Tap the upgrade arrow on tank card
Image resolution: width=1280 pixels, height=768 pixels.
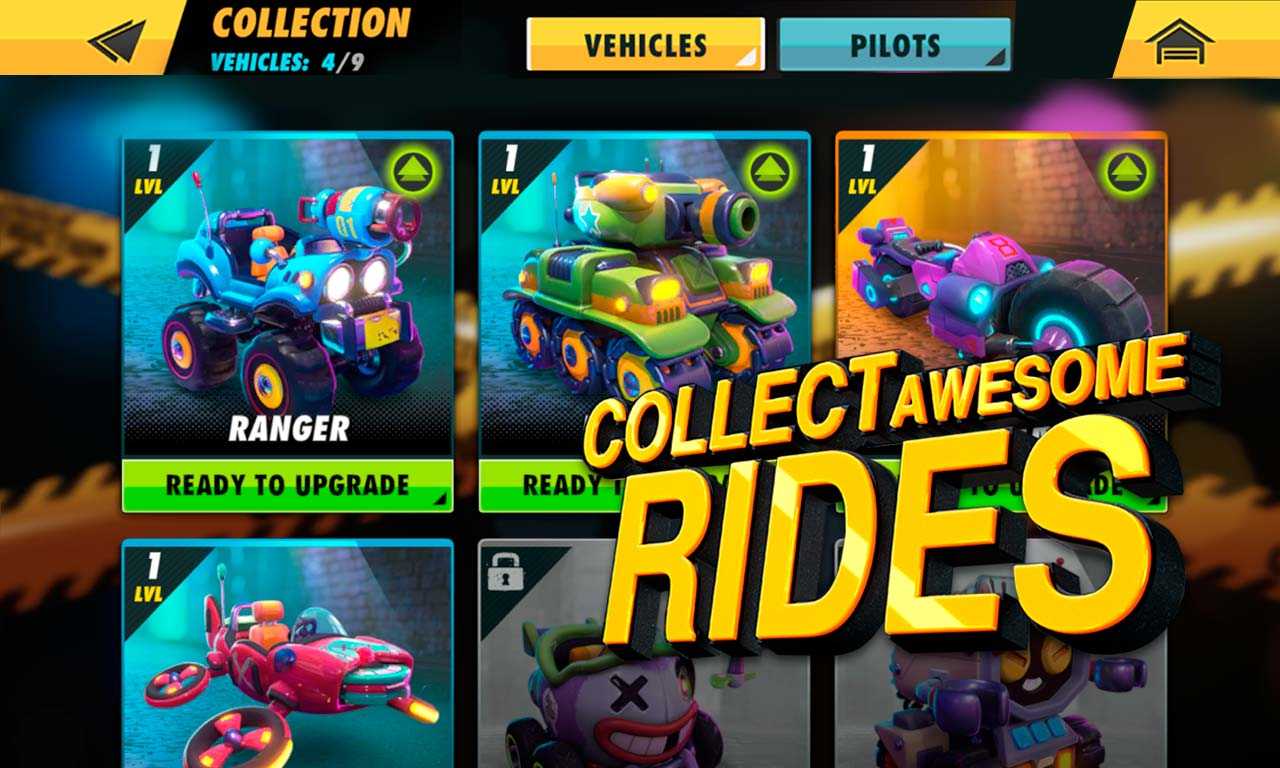pyautogui.click(x=769, y=172)
